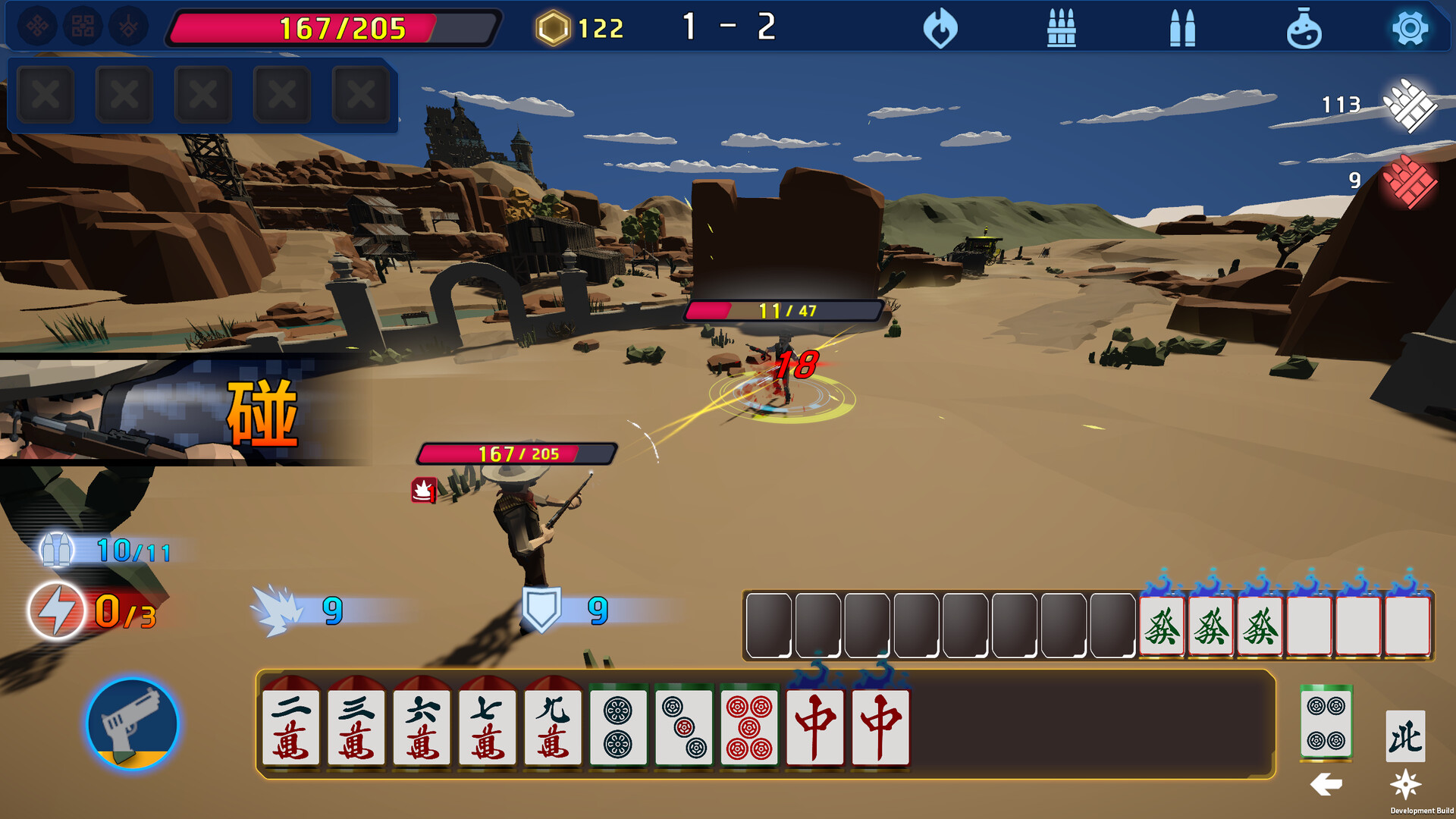Choose the 九萬 tile
1456x819 pixels.
(x=553, y=726)
